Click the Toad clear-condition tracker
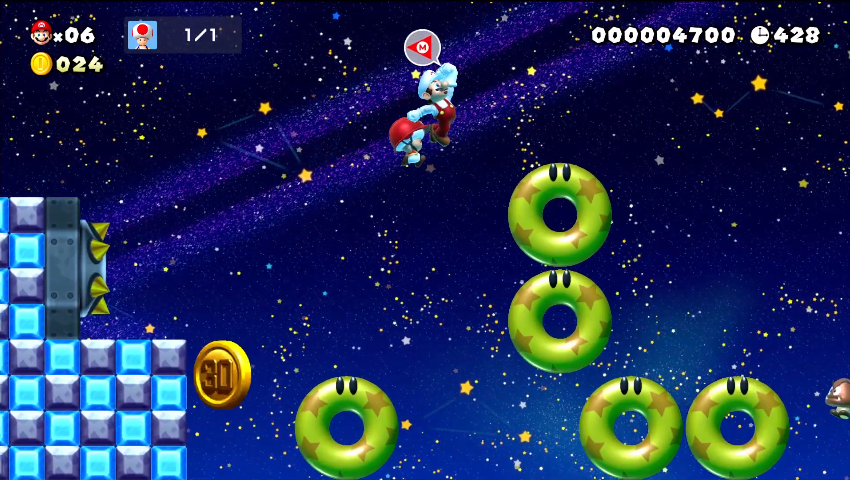Viewport: 850px width, 480px height. [x=182, y=35]
